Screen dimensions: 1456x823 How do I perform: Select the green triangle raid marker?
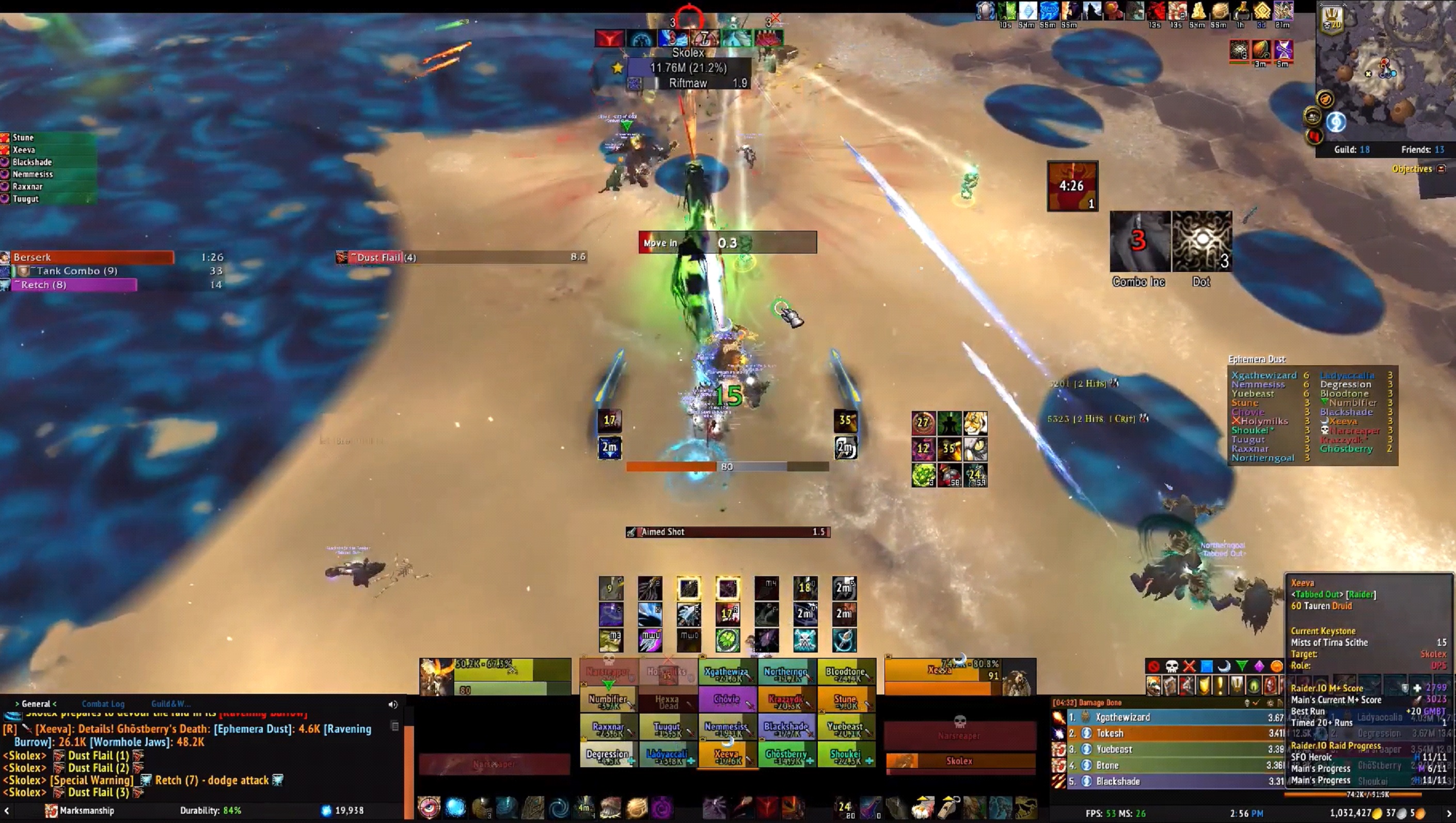coord(1241,666)
